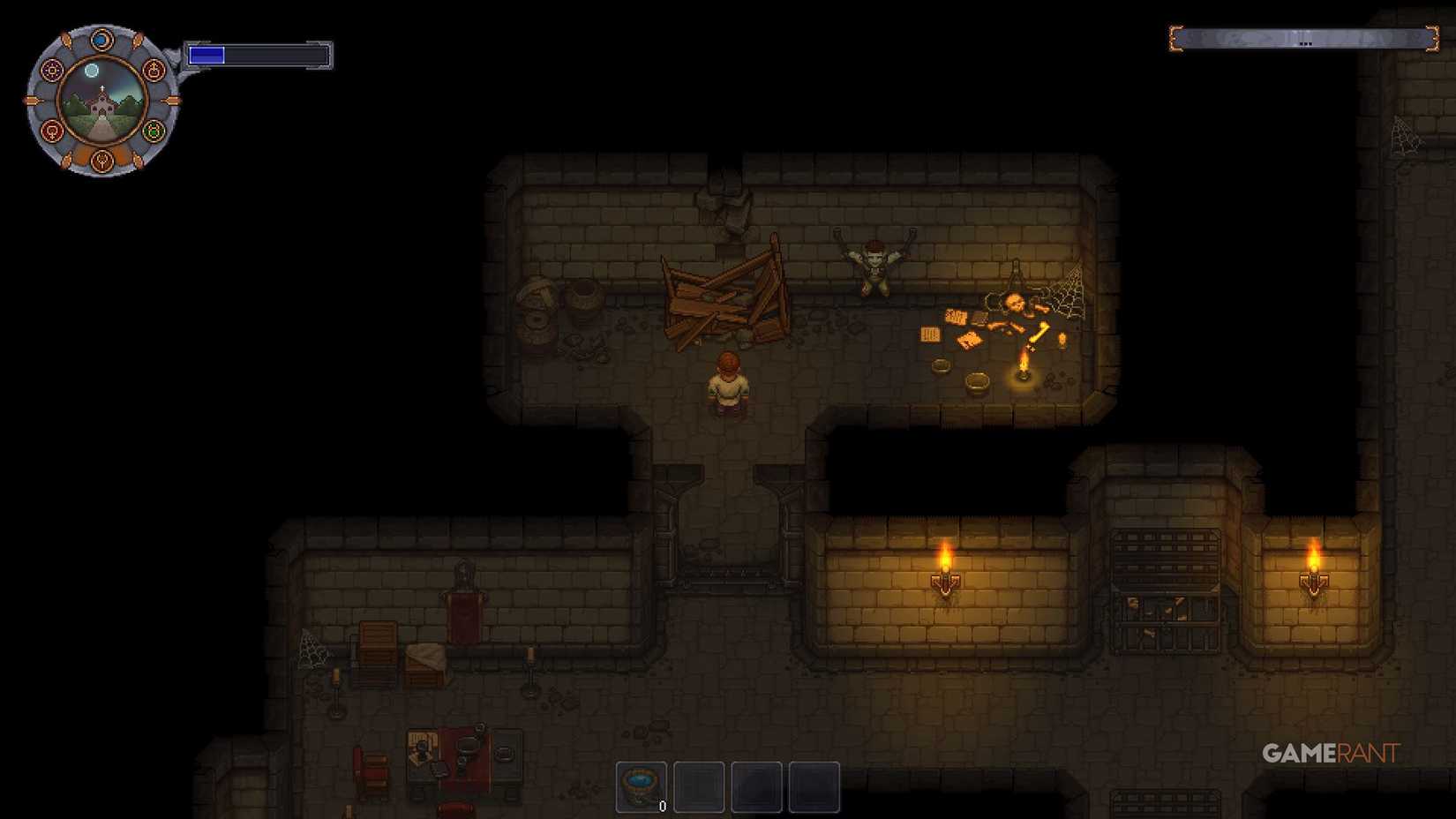
Task: Click the purple day rune on the time dial
Action: (x=52, y=70)
